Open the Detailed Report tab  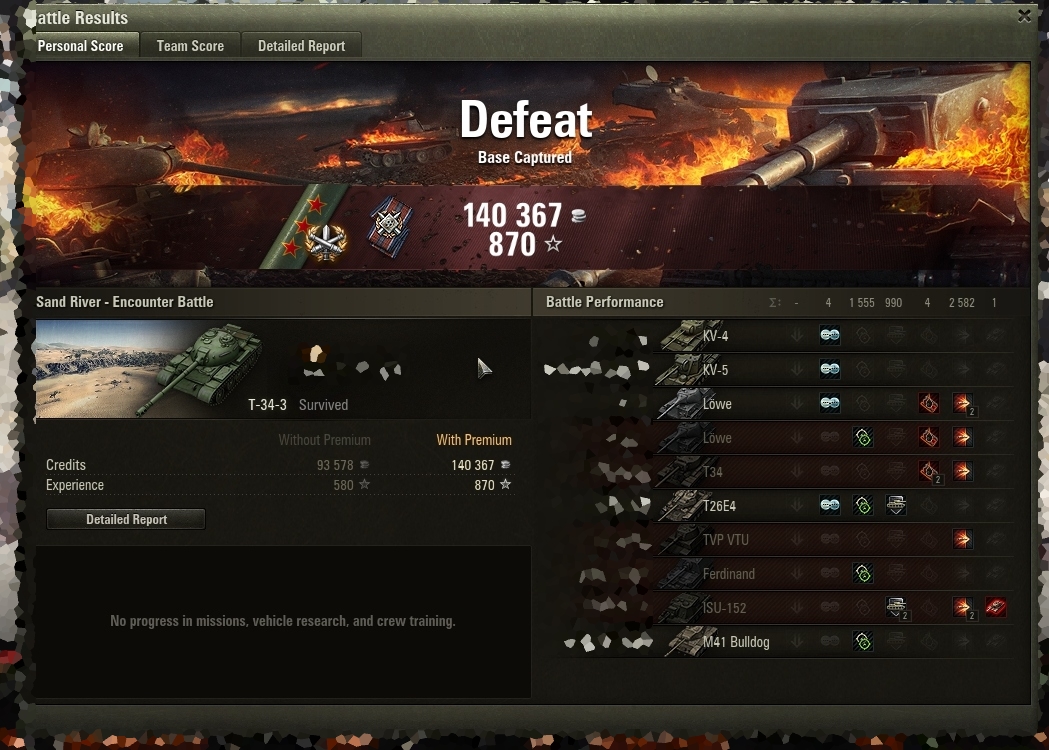[x=301, y=46]
